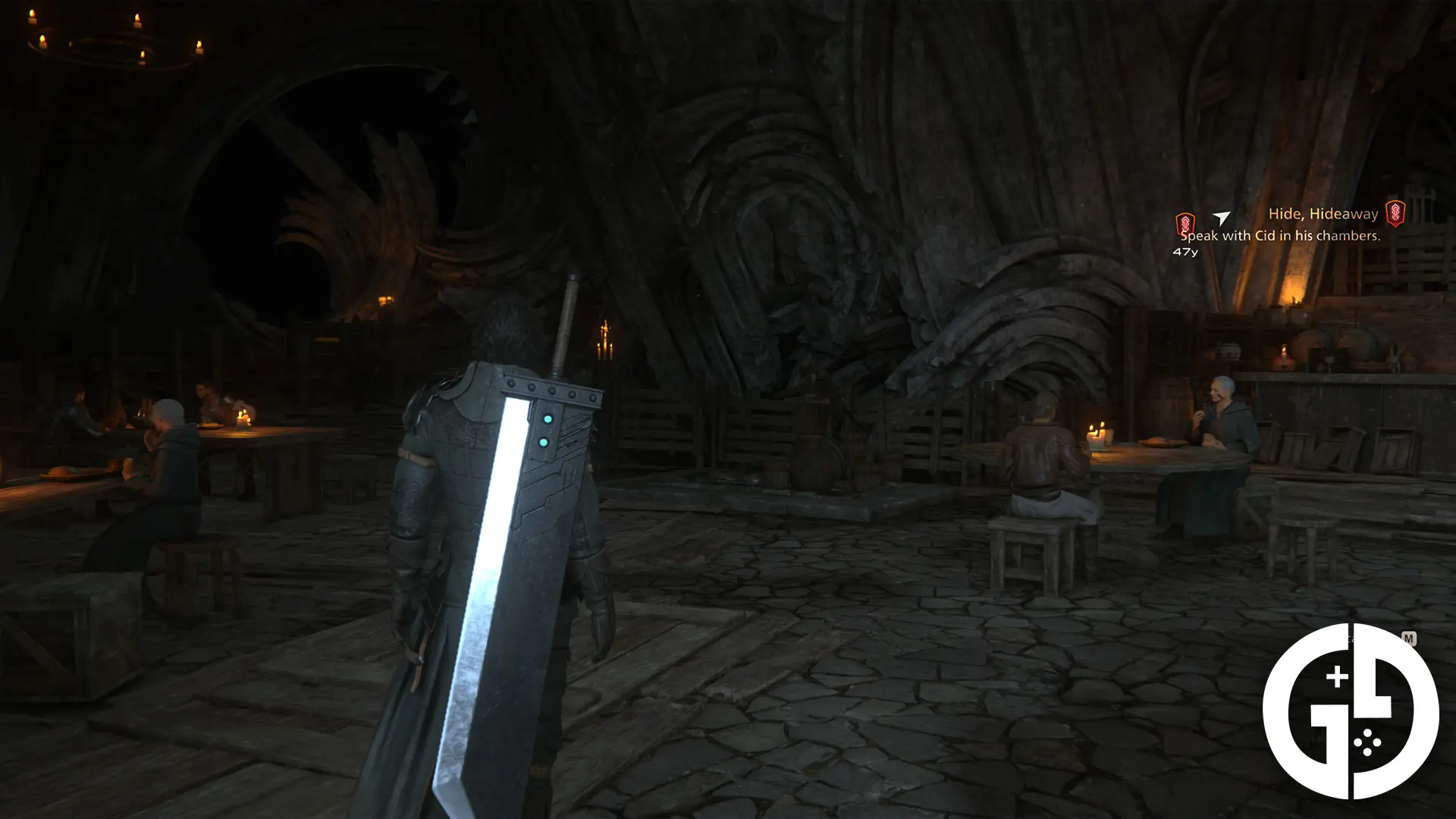Screen dimensions: 1456x819
Task: Select the quest title 'Hide, Hideaway'
Action: [1323, 215]
